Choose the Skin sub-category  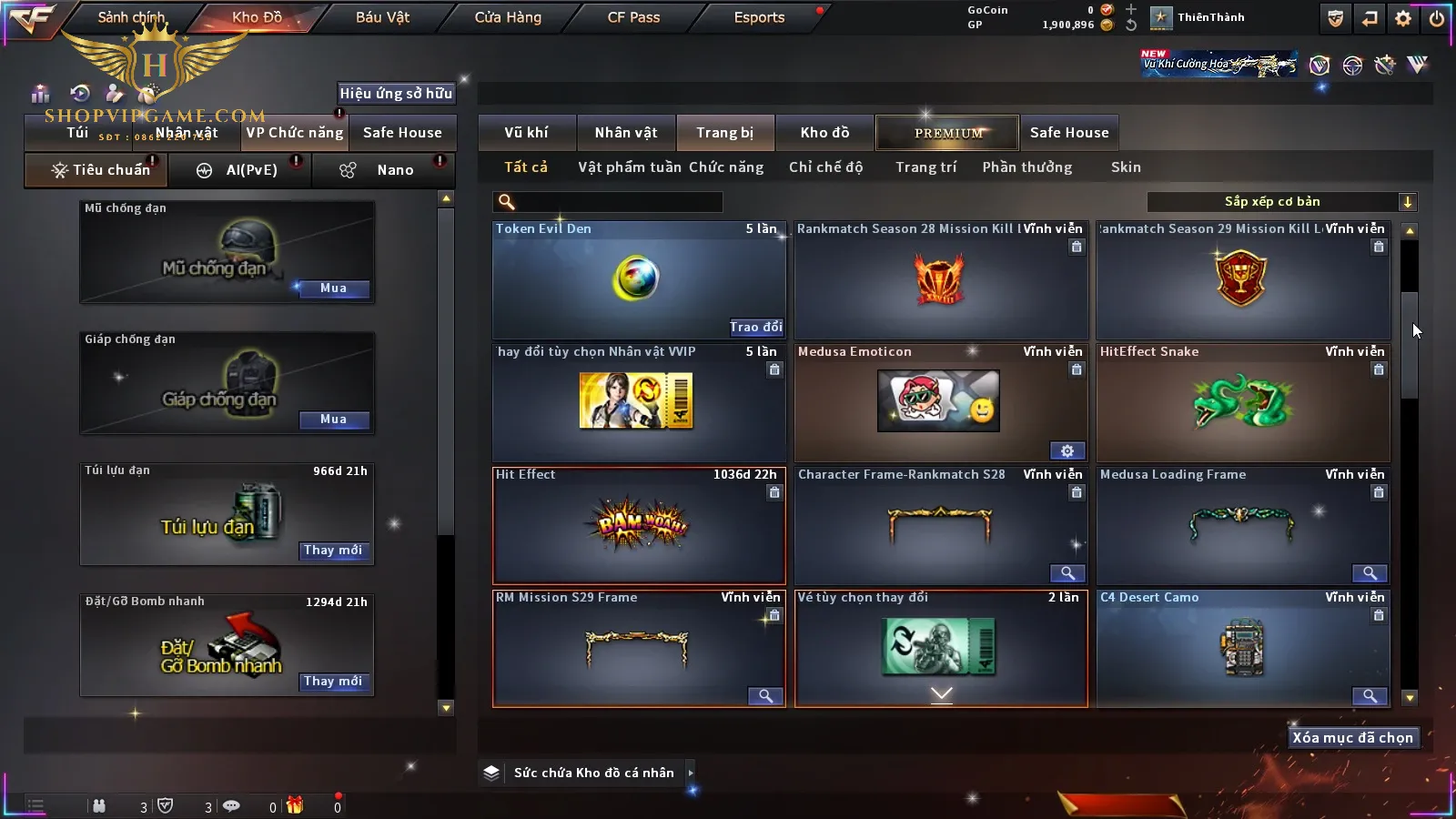pos(1126,167)
